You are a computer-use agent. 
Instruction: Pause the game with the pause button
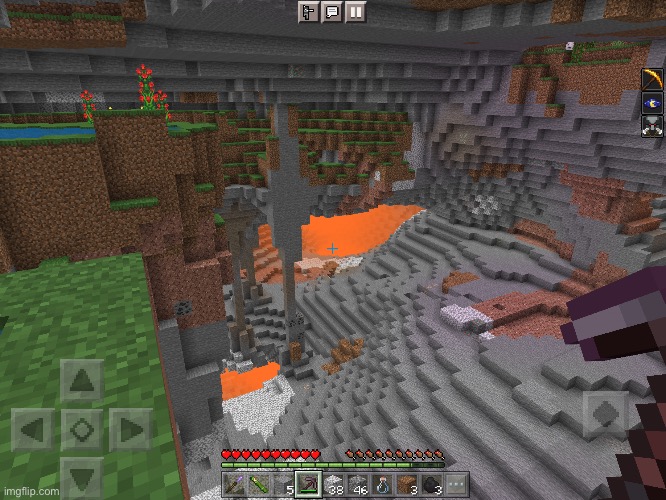click(x=355, y=11)
